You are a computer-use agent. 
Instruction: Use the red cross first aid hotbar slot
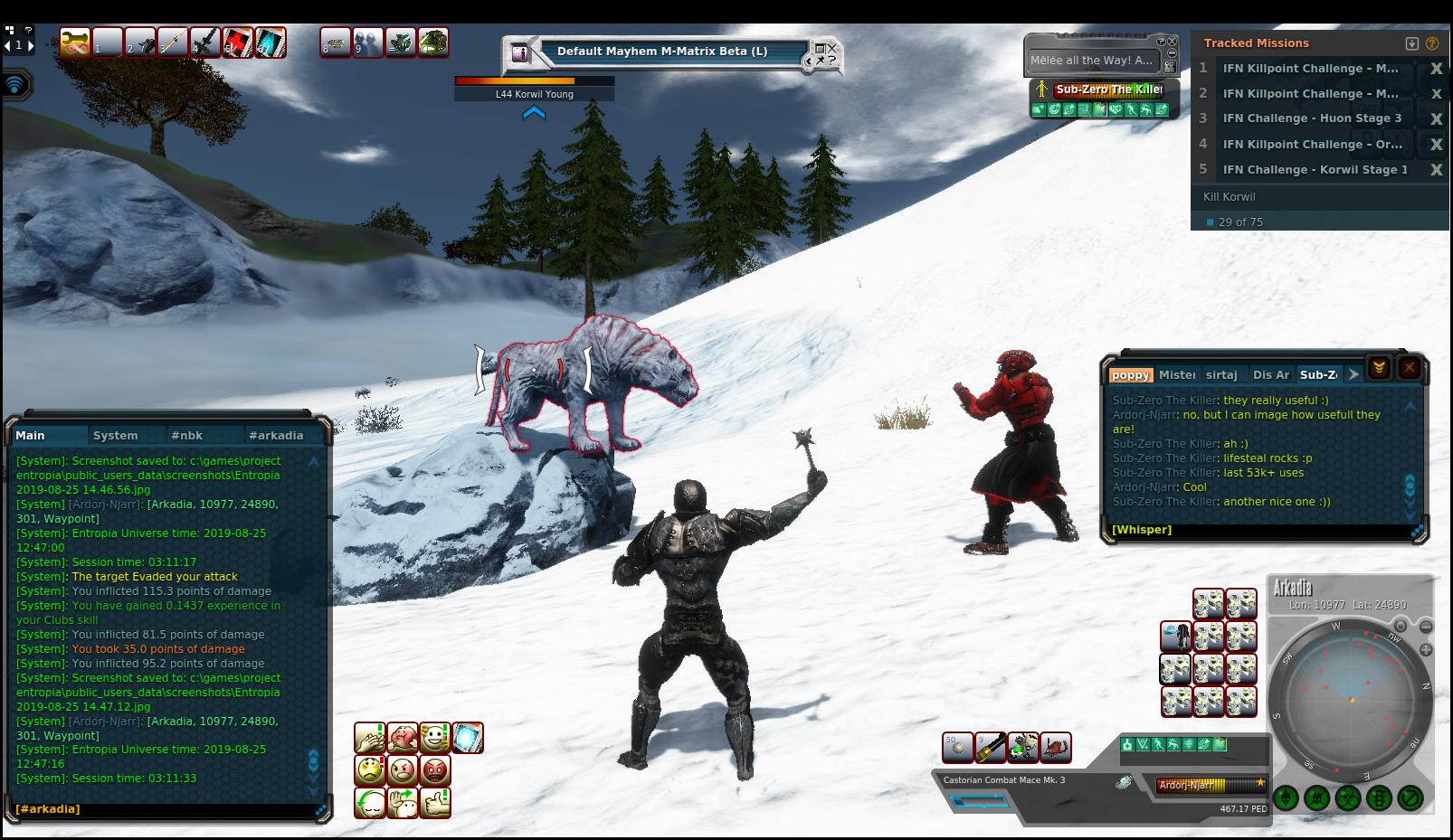click(238, 42)
